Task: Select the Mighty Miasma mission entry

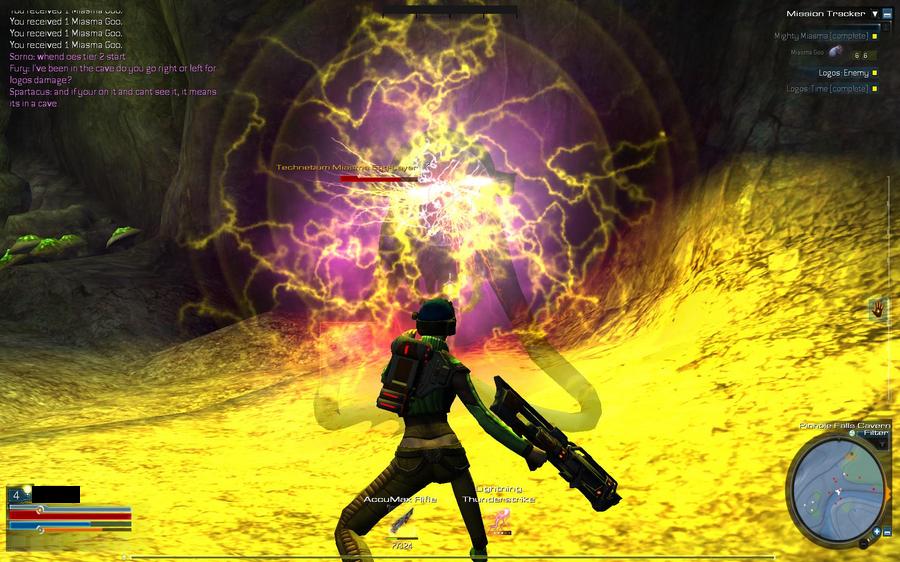Action: (x=821, y=36)
